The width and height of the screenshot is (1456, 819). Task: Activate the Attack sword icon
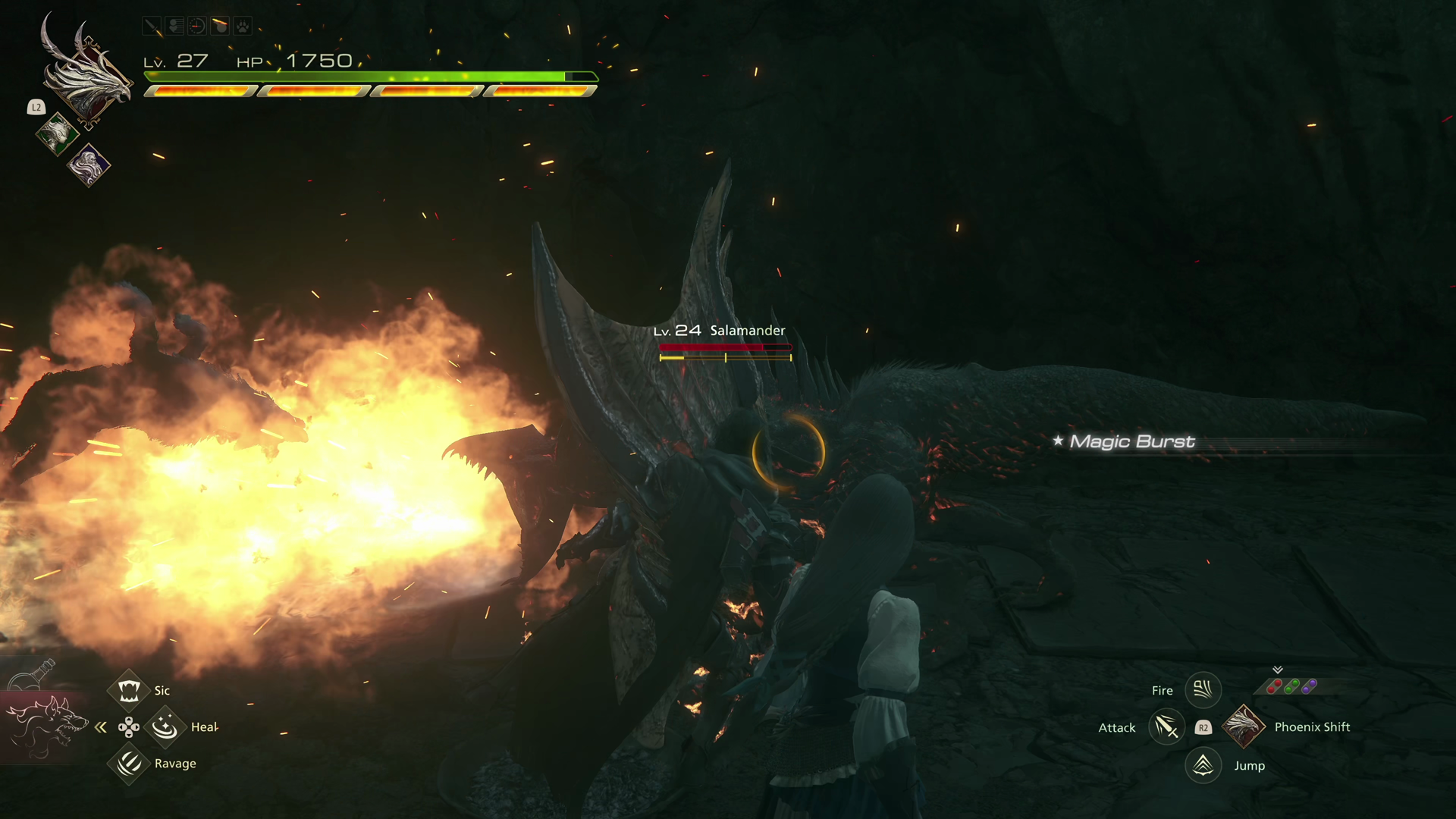click(x=1166, y=727)
